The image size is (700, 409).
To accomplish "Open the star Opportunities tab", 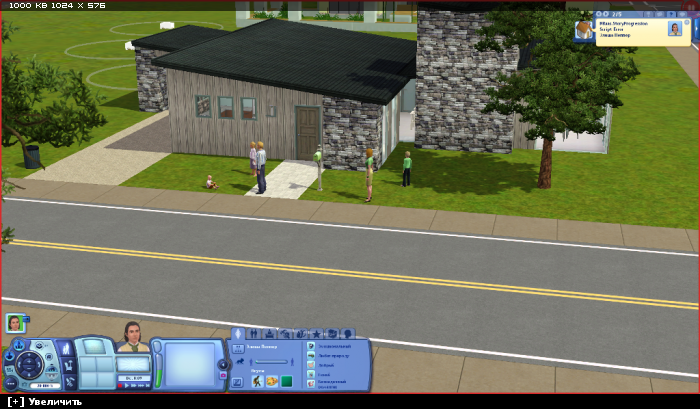I will pyautogui.click(x=316, y=333).
